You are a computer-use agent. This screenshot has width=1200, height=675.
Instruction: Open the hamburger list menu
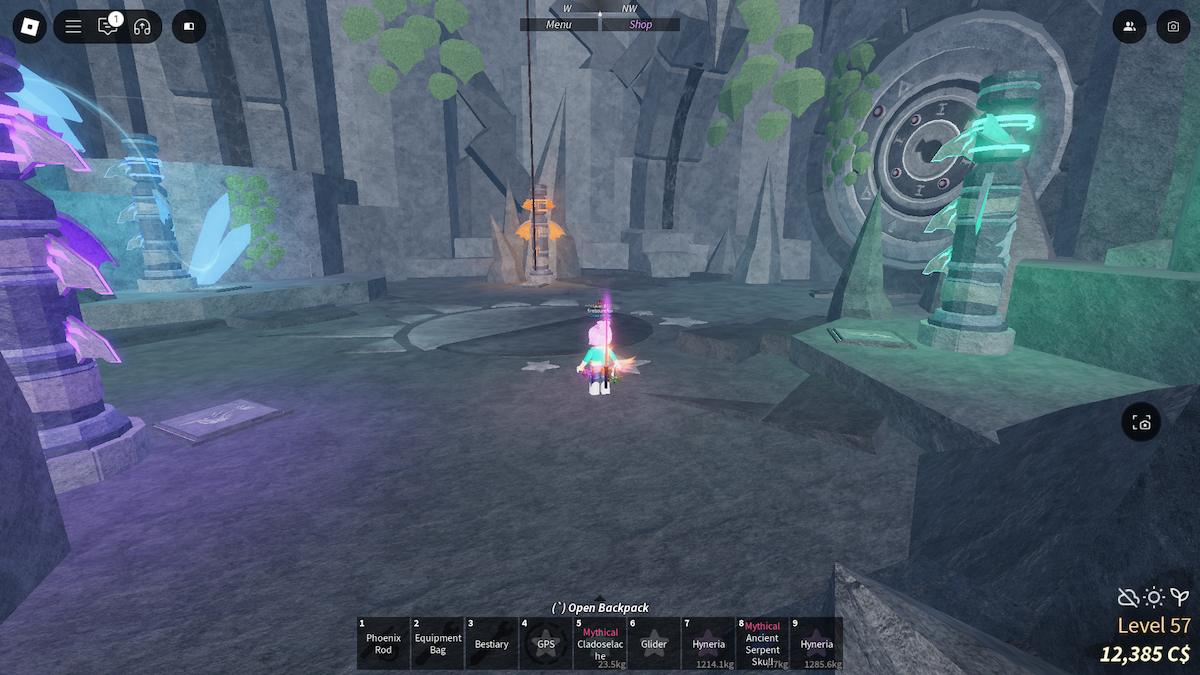73,27
